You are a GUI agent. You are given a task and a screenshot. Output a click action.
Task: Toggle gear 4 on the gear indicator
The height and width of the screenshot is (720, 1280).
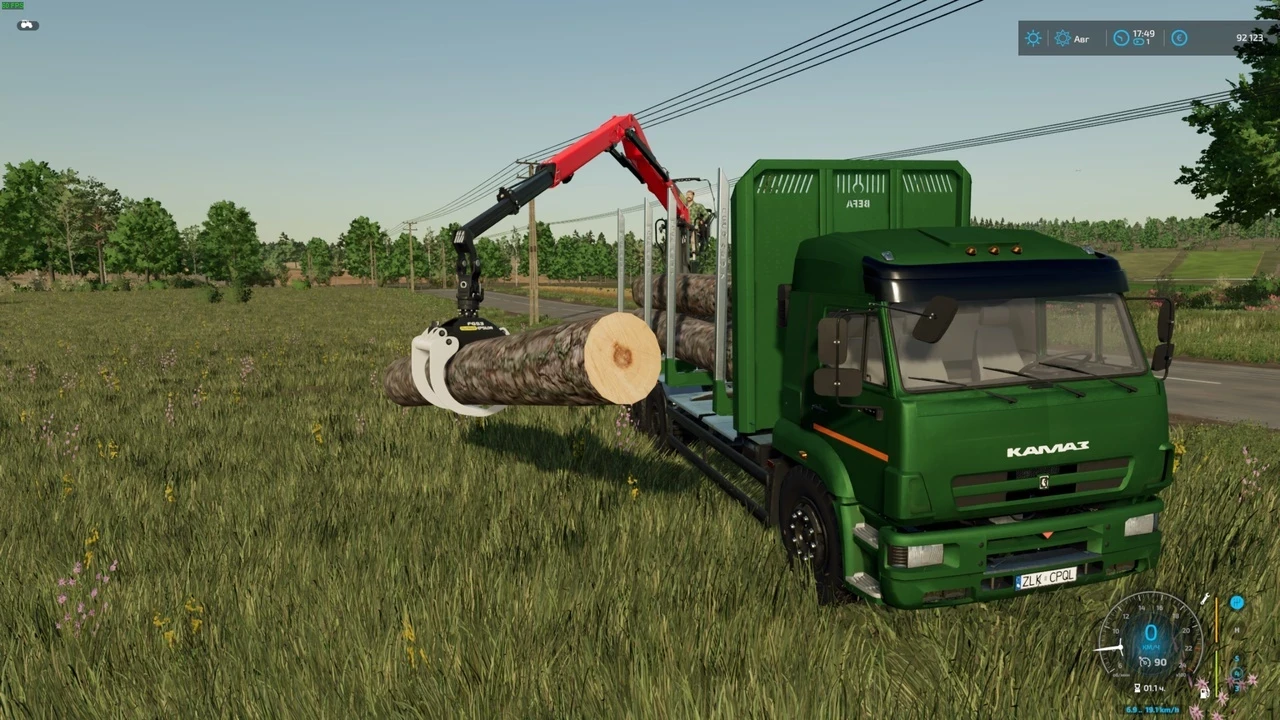[1235, 673]
